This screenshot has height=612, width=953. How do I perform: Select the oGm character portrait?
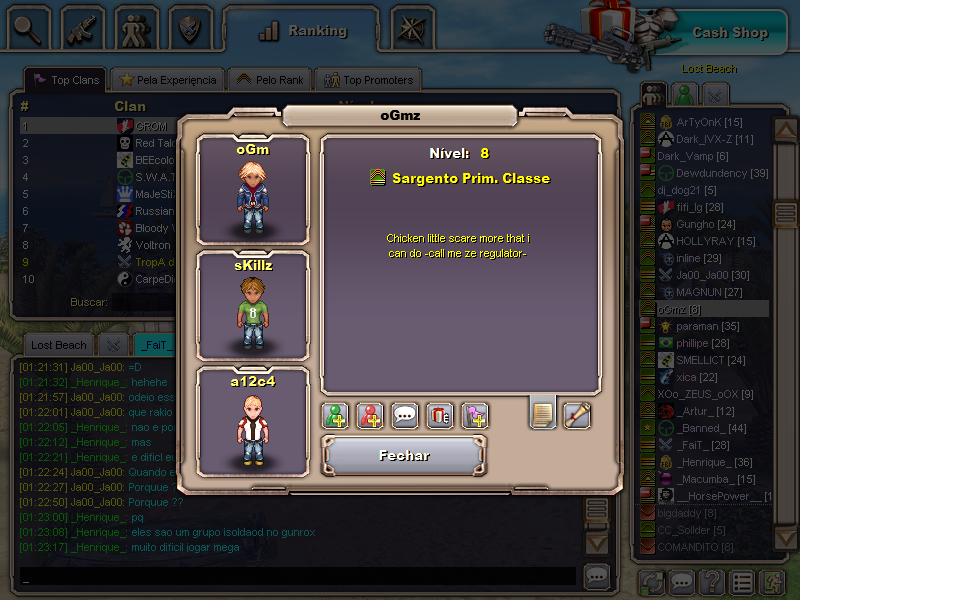click(253, 190)
